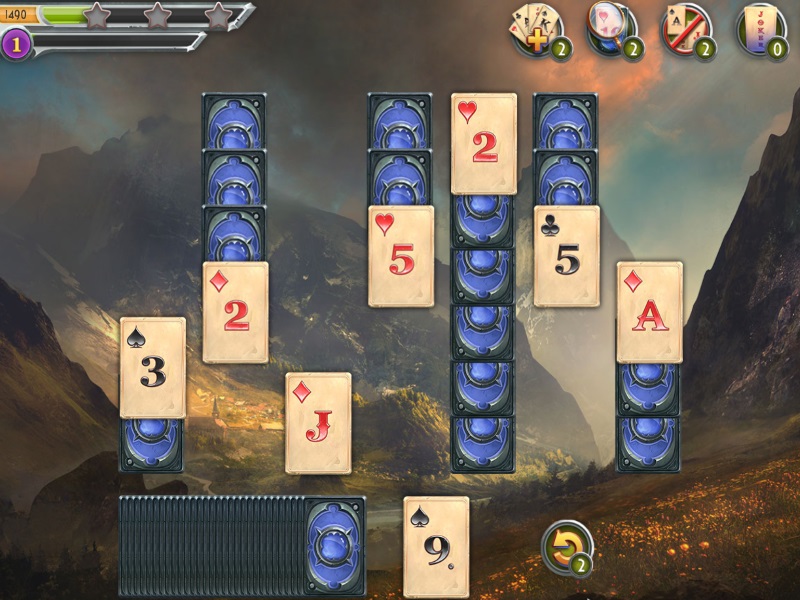Select the Jack of diamonds card
Screen dimensions: 800x600
pyautogui.click(x=318, y=423)
